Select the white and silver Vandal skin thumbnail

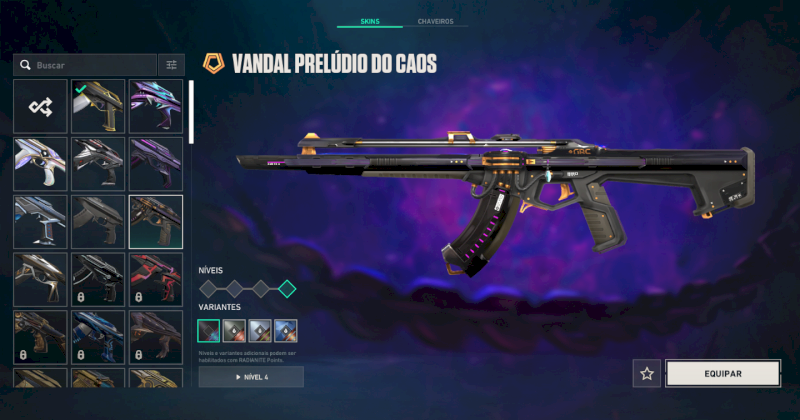(x=41, y=163)
